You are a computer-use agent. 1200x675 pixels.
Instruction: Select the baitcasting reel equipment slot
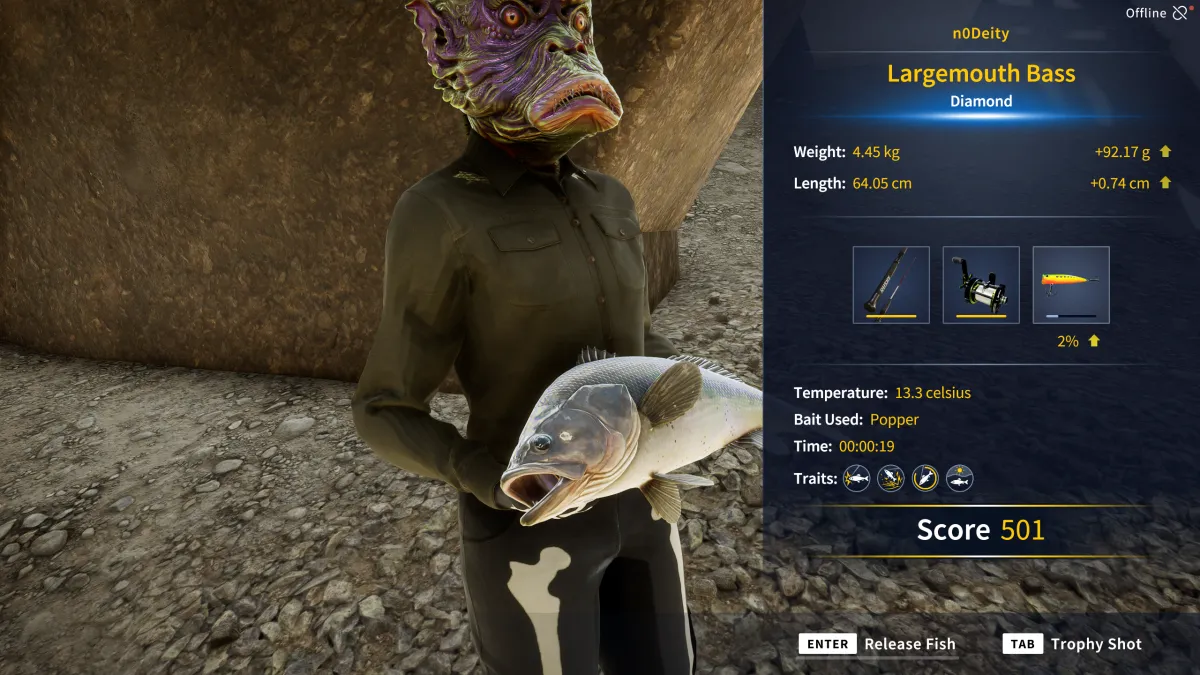tap(981, 285)
